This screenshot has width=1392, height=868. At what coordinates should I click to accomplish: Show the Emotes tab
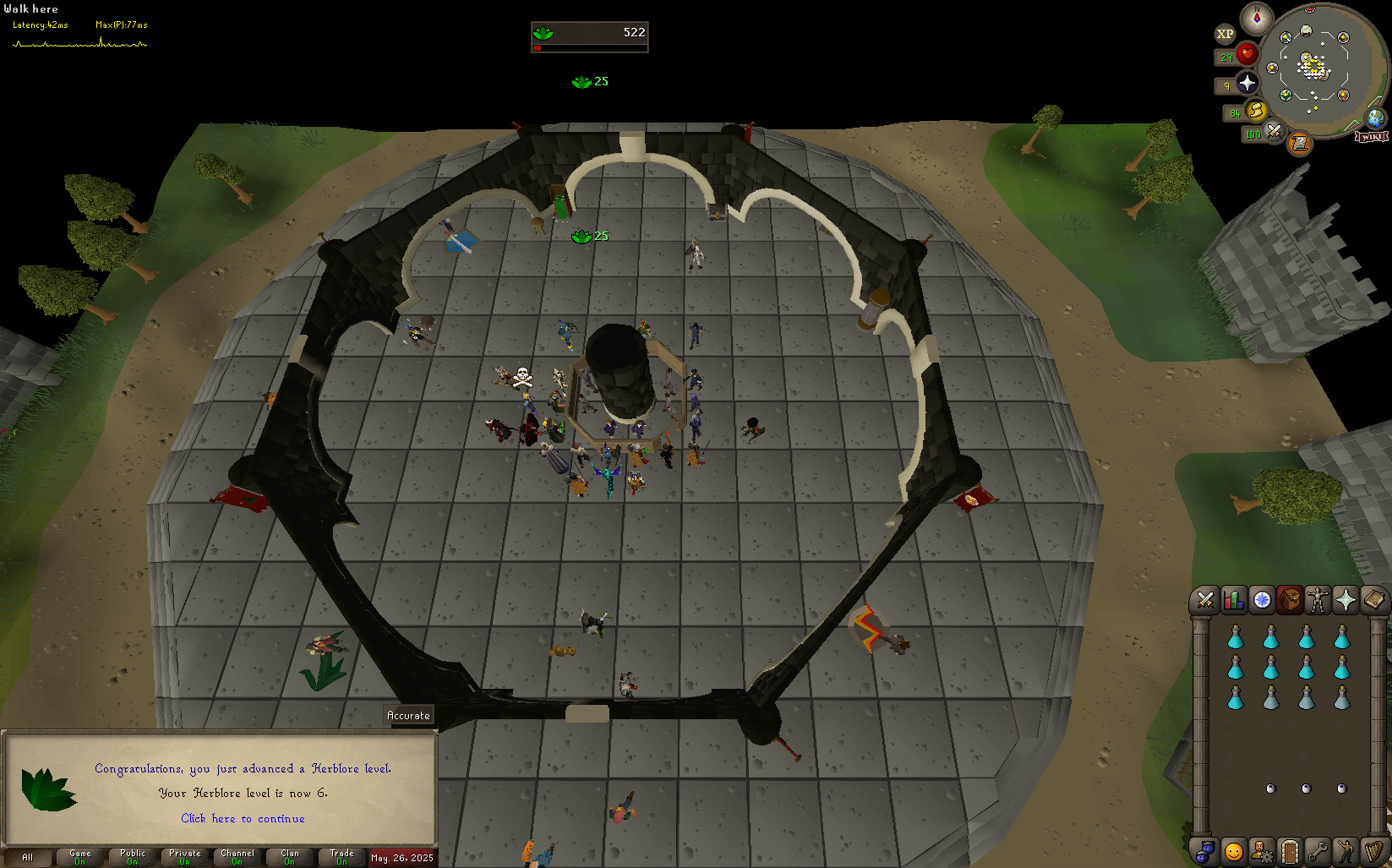click(1345, 851)
